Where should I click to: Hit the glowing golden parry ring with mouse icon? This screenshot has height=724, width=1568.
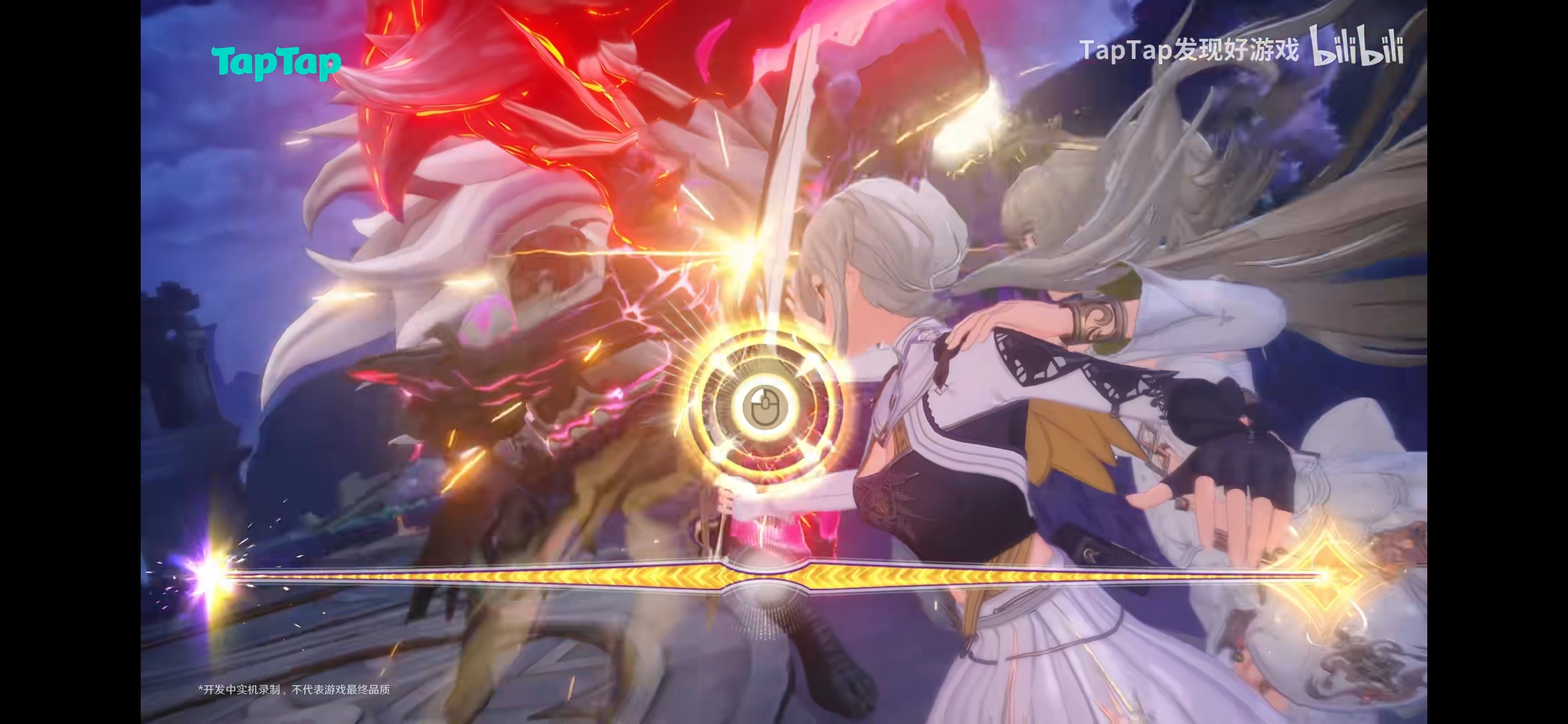764,406
